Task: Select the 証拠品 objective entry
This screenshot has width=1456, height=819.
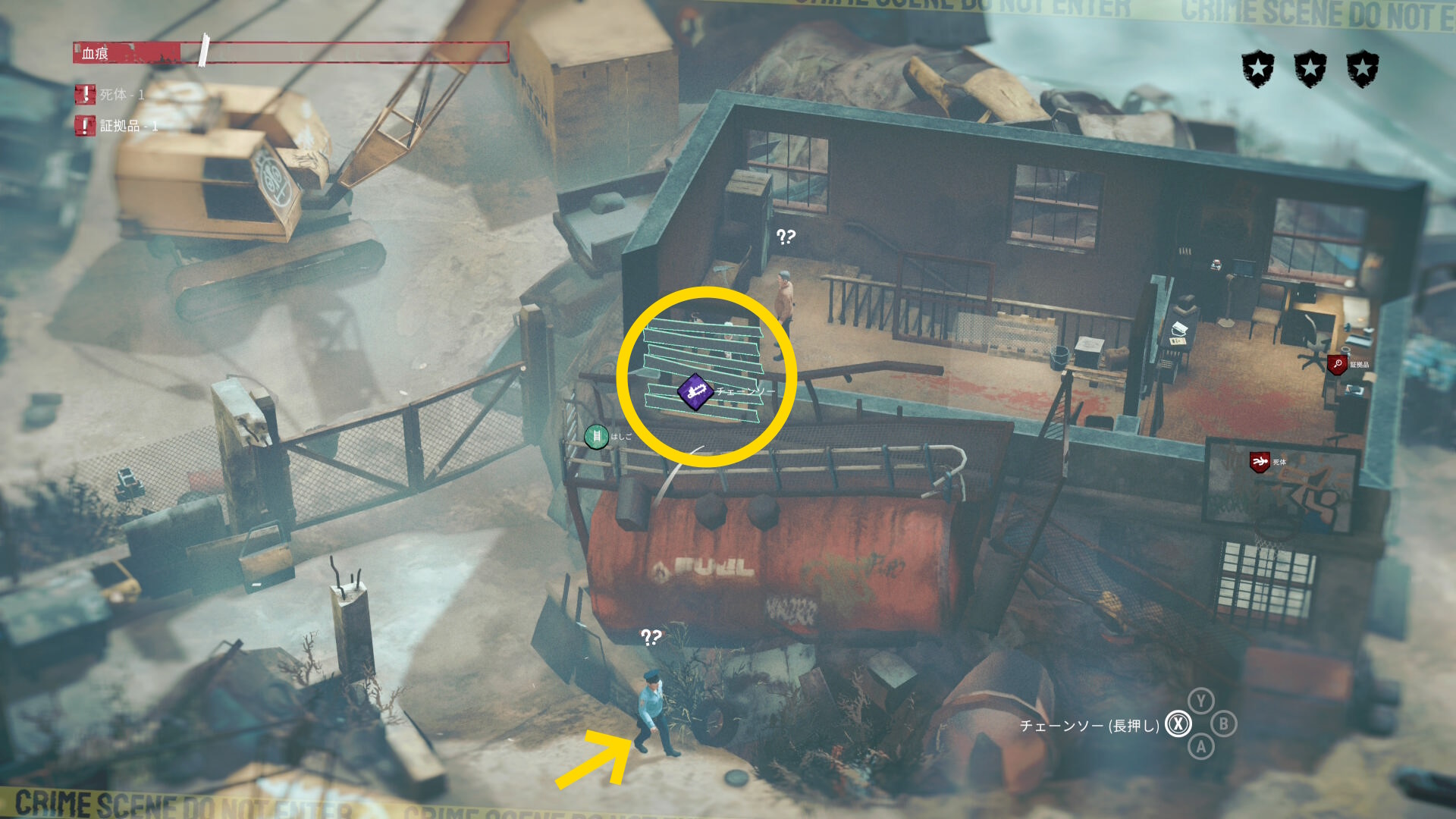Action: click(117, 126)
